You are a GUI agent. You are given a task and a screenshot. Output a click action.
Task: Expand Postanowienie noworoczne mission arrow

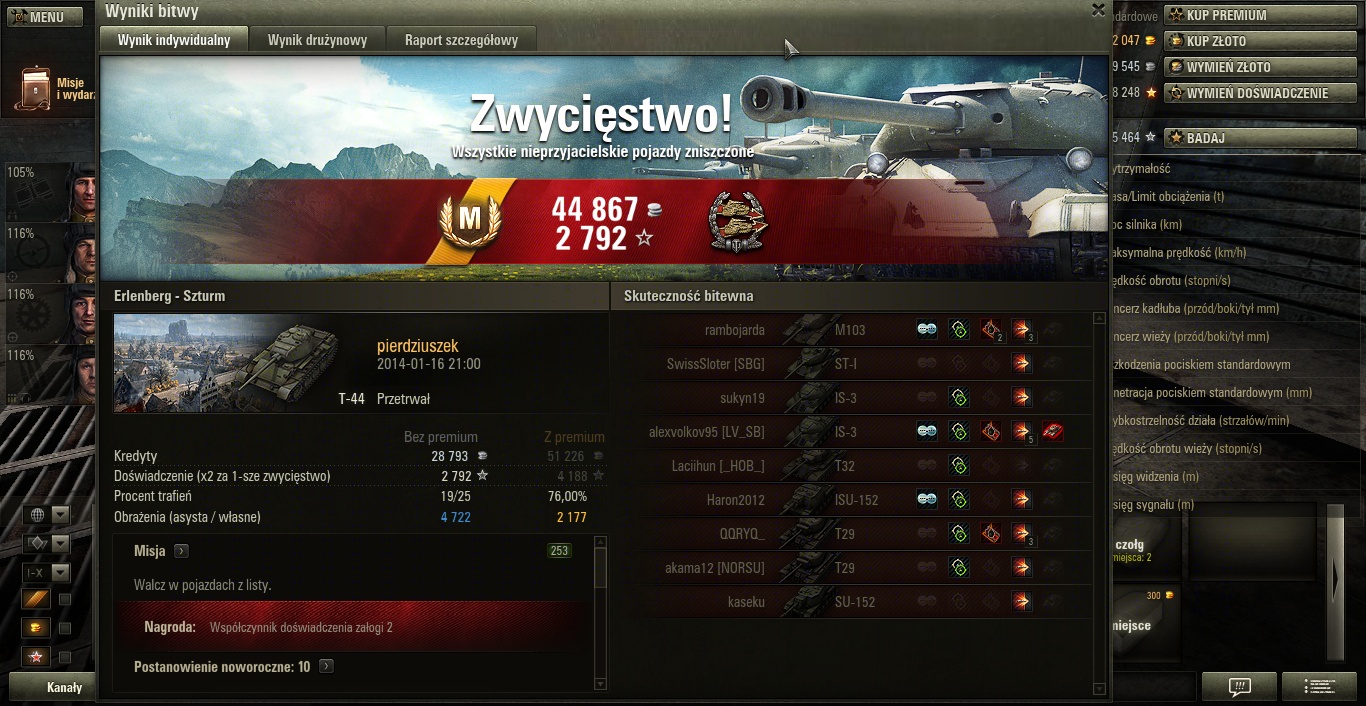(326, 666)
